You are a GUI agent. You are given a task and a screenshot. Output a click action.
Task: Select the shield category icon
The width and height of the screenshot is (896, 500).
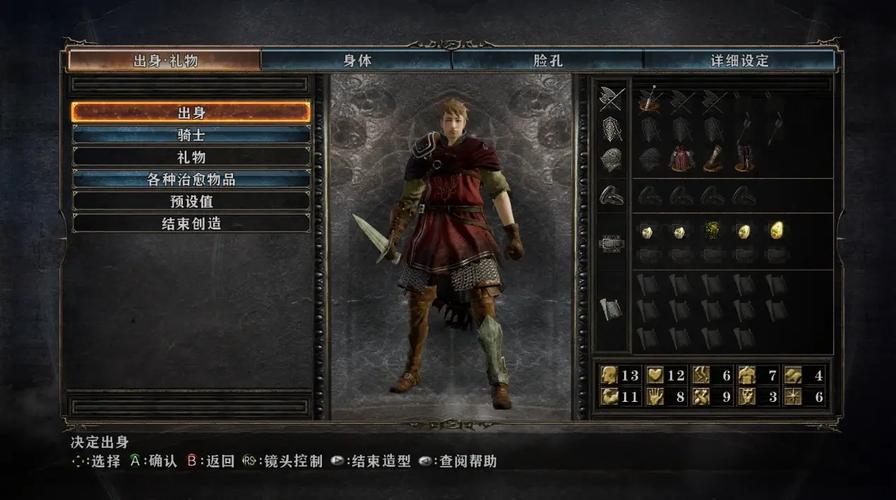click(611, 129)
